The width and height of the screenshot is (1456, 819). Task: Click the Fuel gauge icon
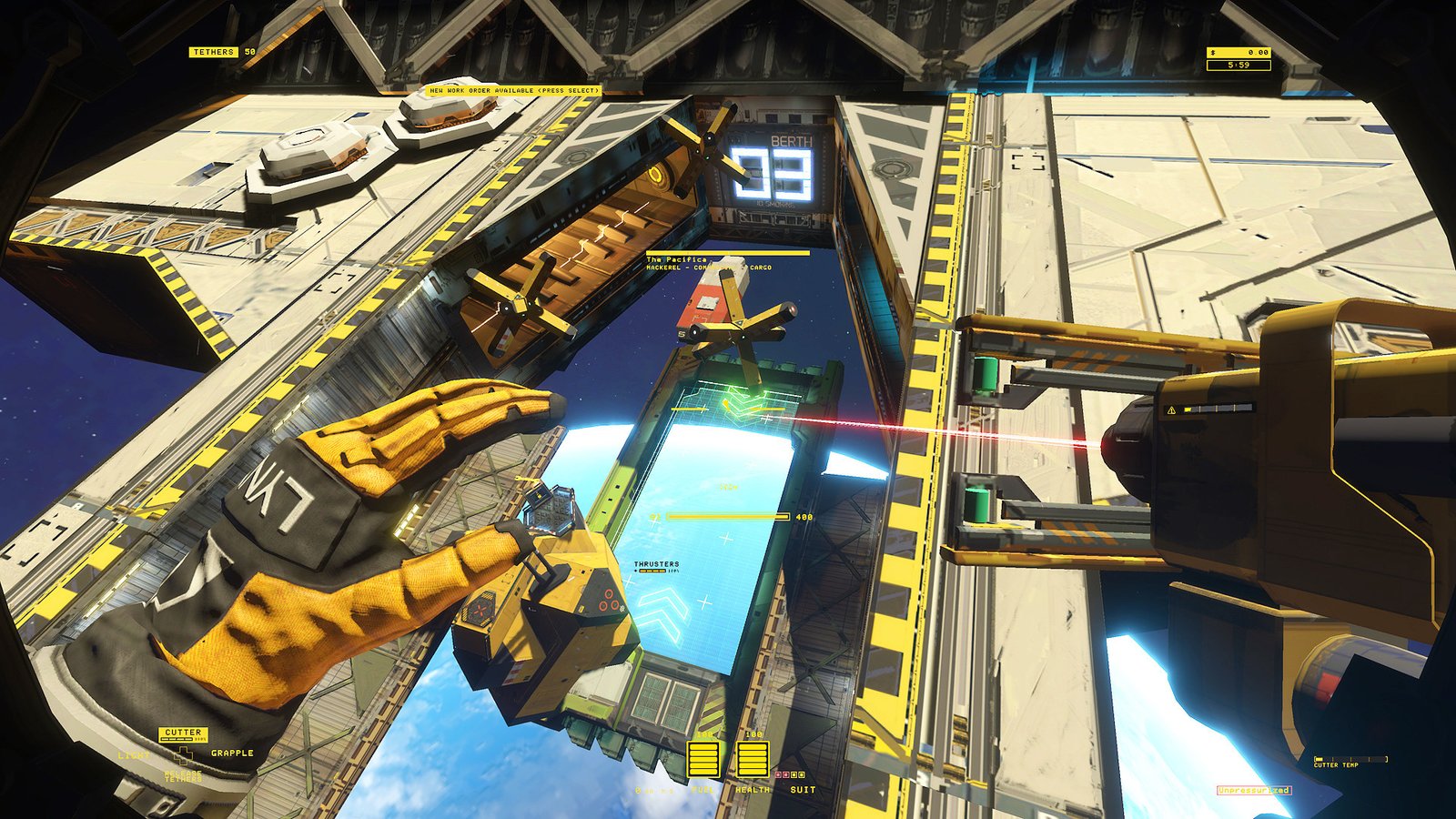(x=703, y=758)
